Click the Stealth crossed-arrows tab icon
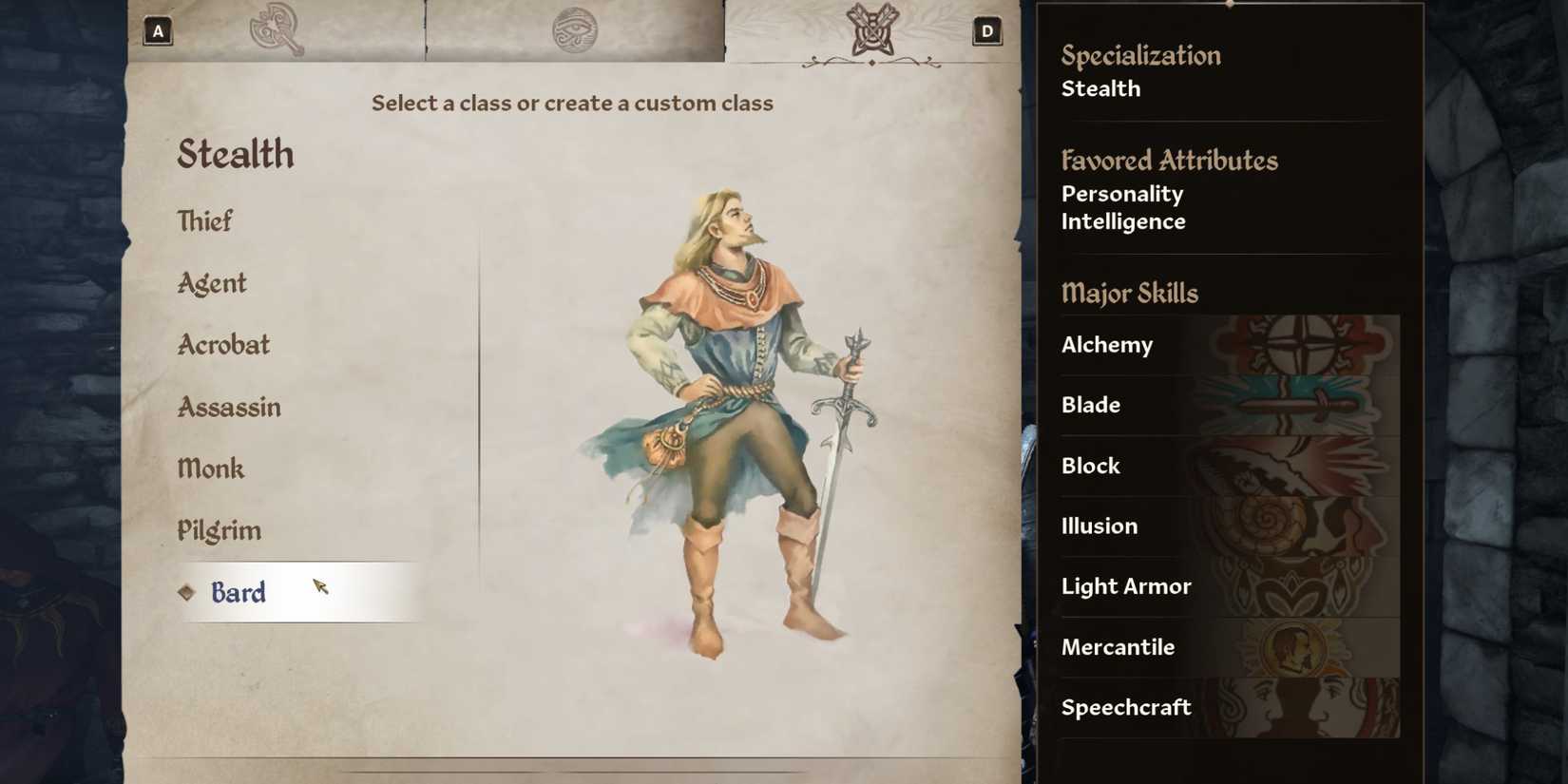 coord(871,29)
